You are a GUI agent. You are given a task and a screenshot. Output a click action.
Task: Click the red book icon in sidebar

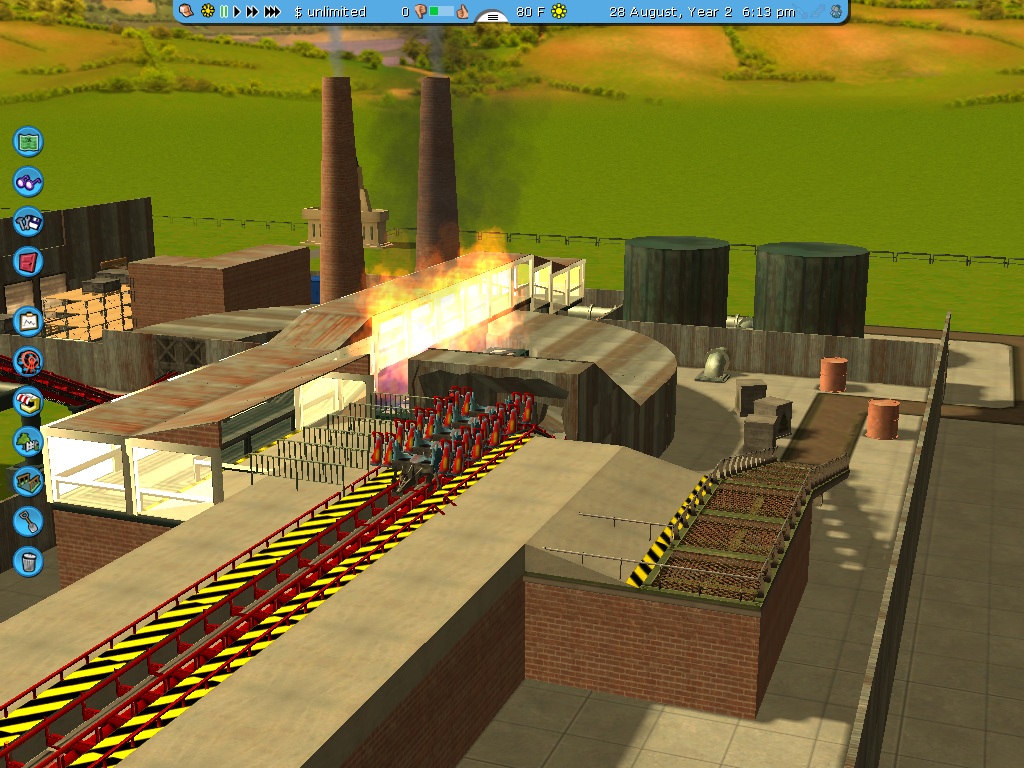coord(29,262)
